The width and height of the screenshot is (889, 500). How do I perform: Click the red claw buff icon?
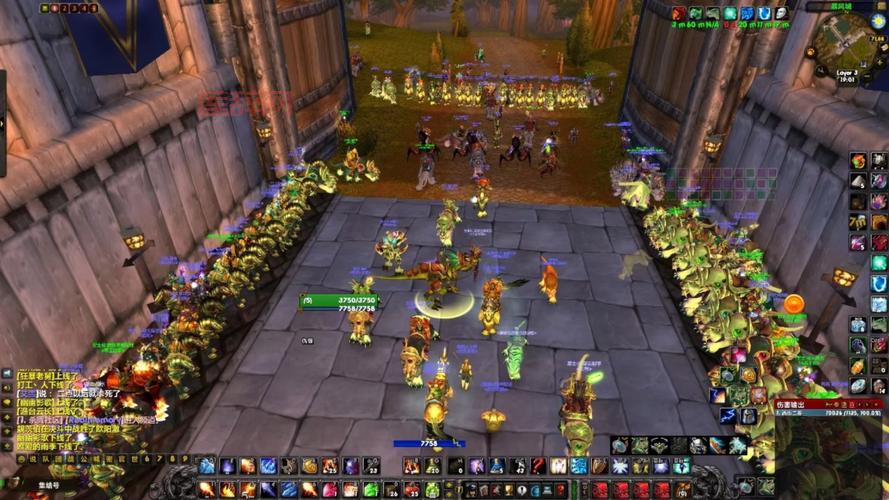[679, 14]
